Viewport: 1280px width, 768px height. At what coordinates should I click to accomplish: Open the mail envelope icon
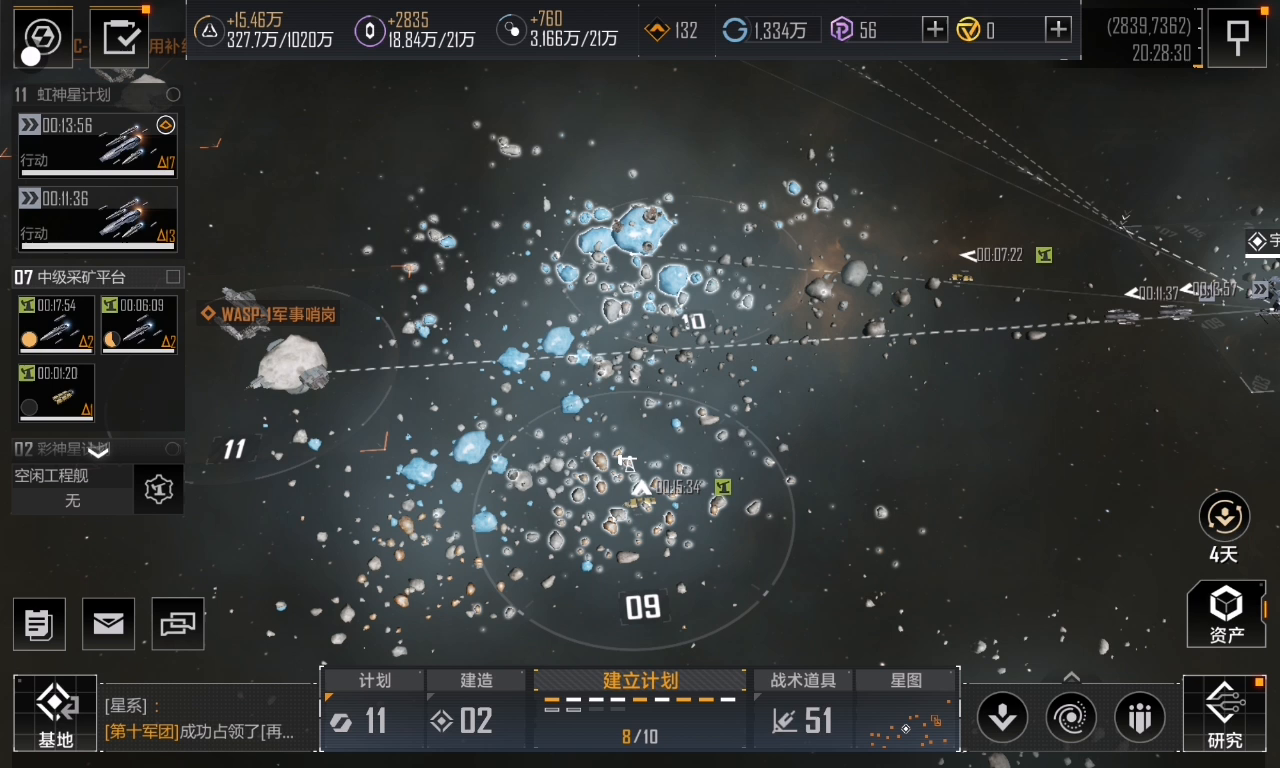108,624
